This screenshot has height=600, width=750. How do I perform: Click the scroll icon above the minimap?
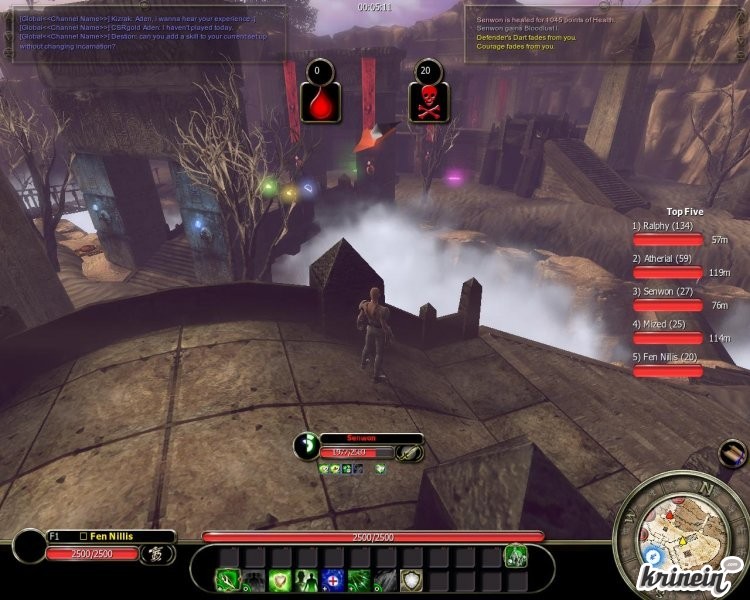tap(731, 454)
